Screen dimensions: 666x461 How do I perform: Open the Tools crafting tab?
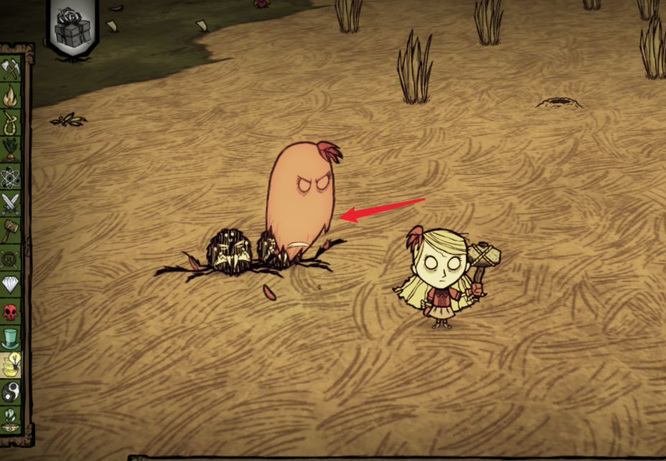point(11,69)
